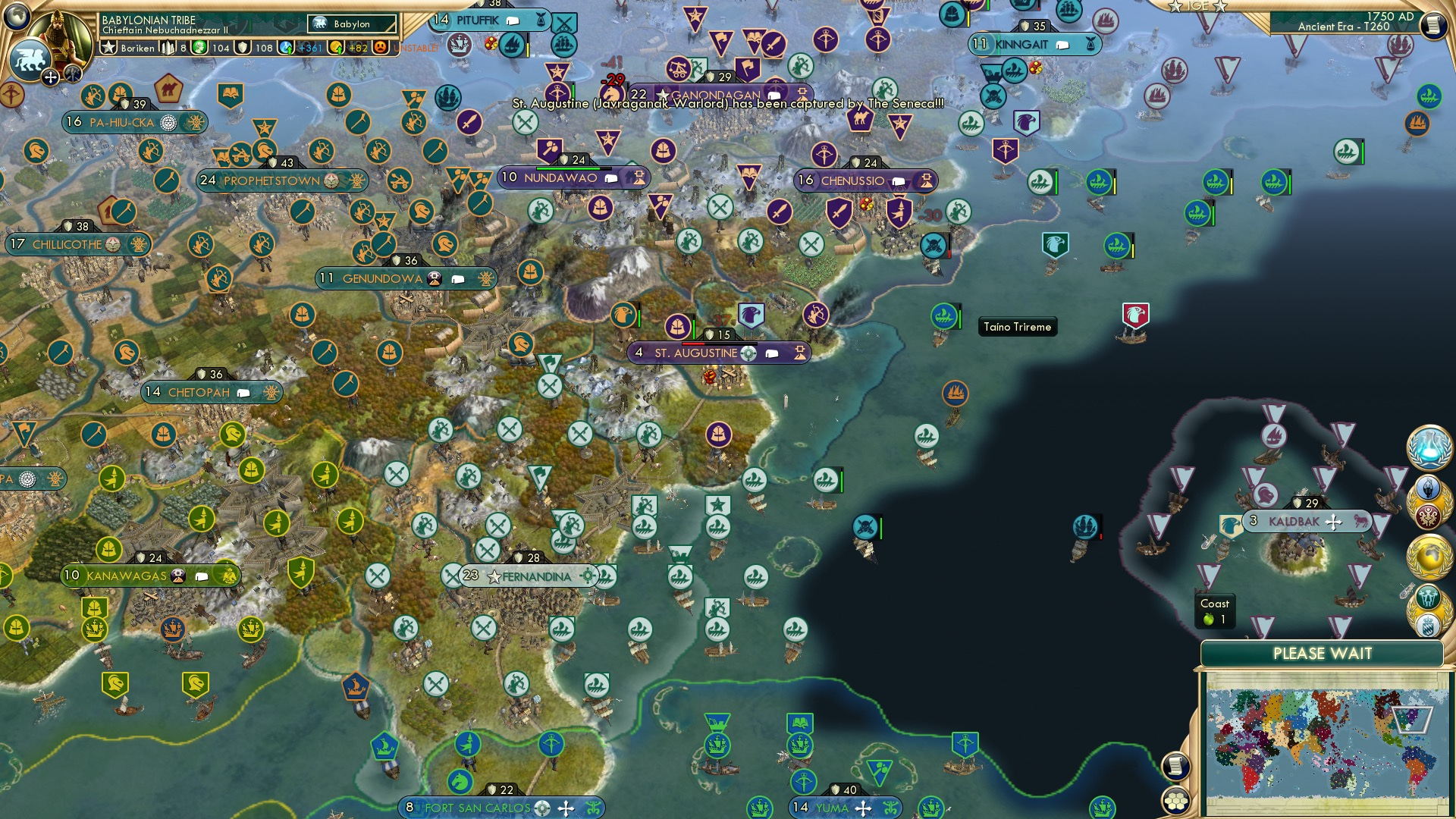Open the notification log scroll icon near minimap

tap(1175, 767)
